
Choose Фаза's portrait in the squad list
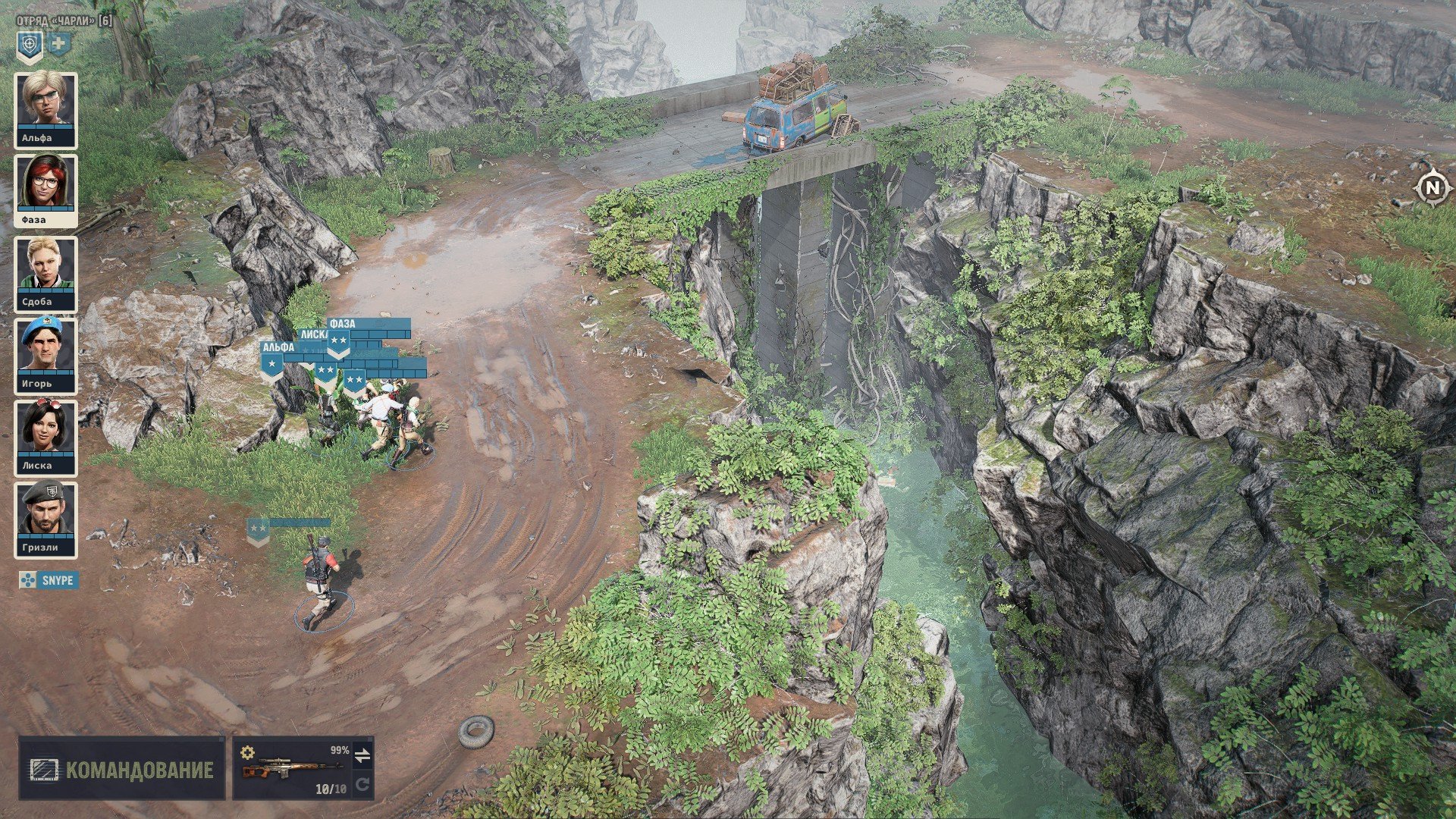click(x=45, y=191)
